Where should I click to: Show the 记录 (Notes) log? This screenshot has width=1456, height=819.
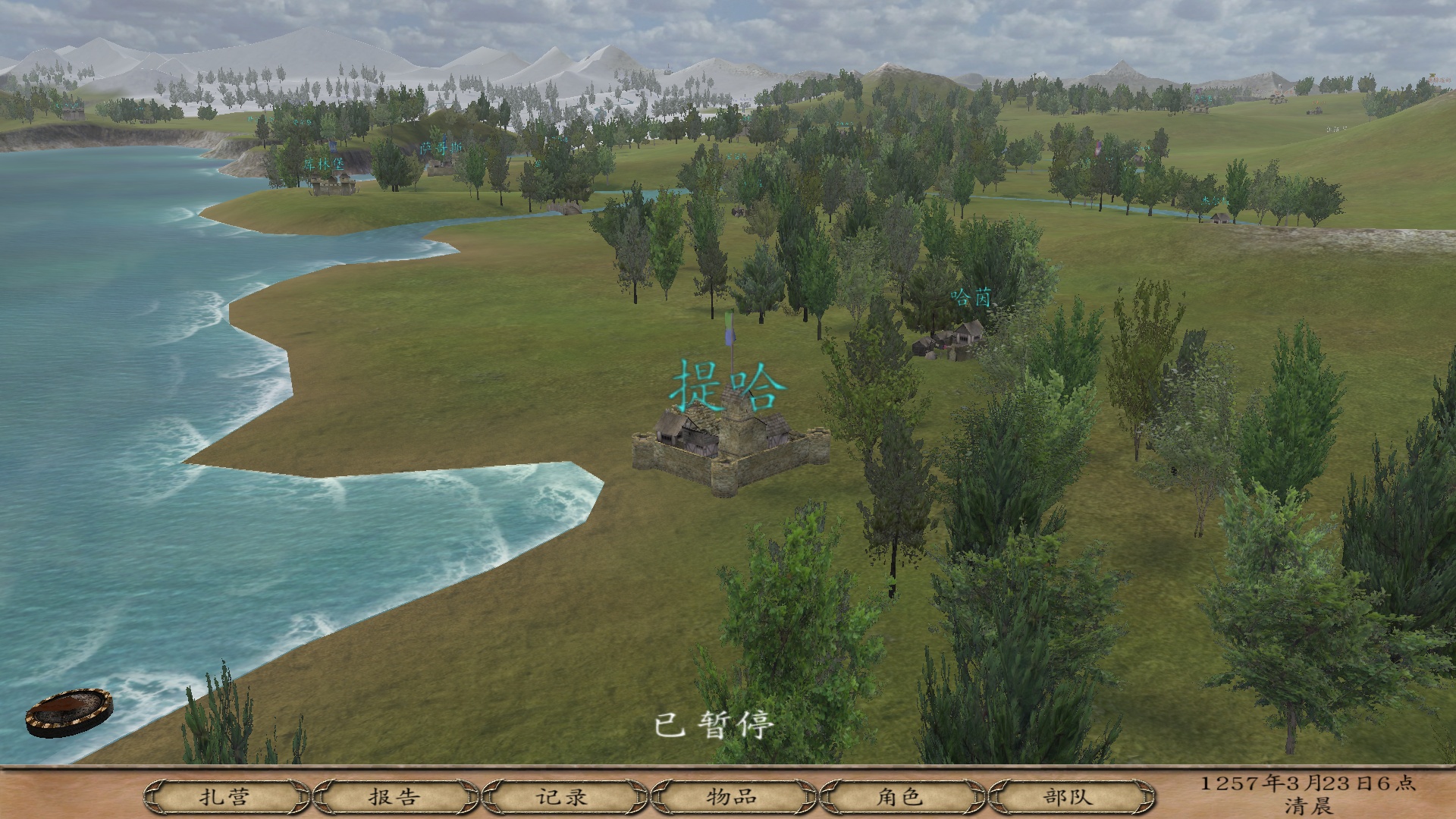click(563, 797)
